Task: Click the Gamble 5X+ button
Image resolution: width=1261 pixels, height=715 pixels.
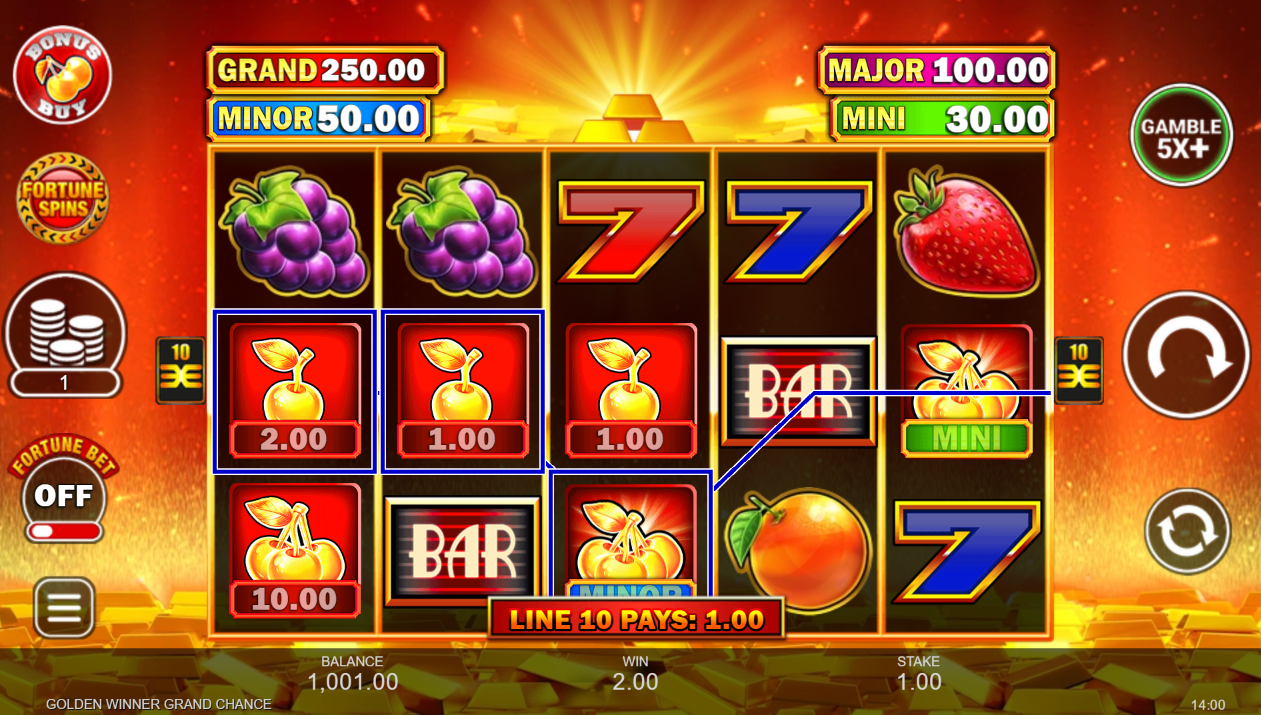Action: (x=1181, y=135)
